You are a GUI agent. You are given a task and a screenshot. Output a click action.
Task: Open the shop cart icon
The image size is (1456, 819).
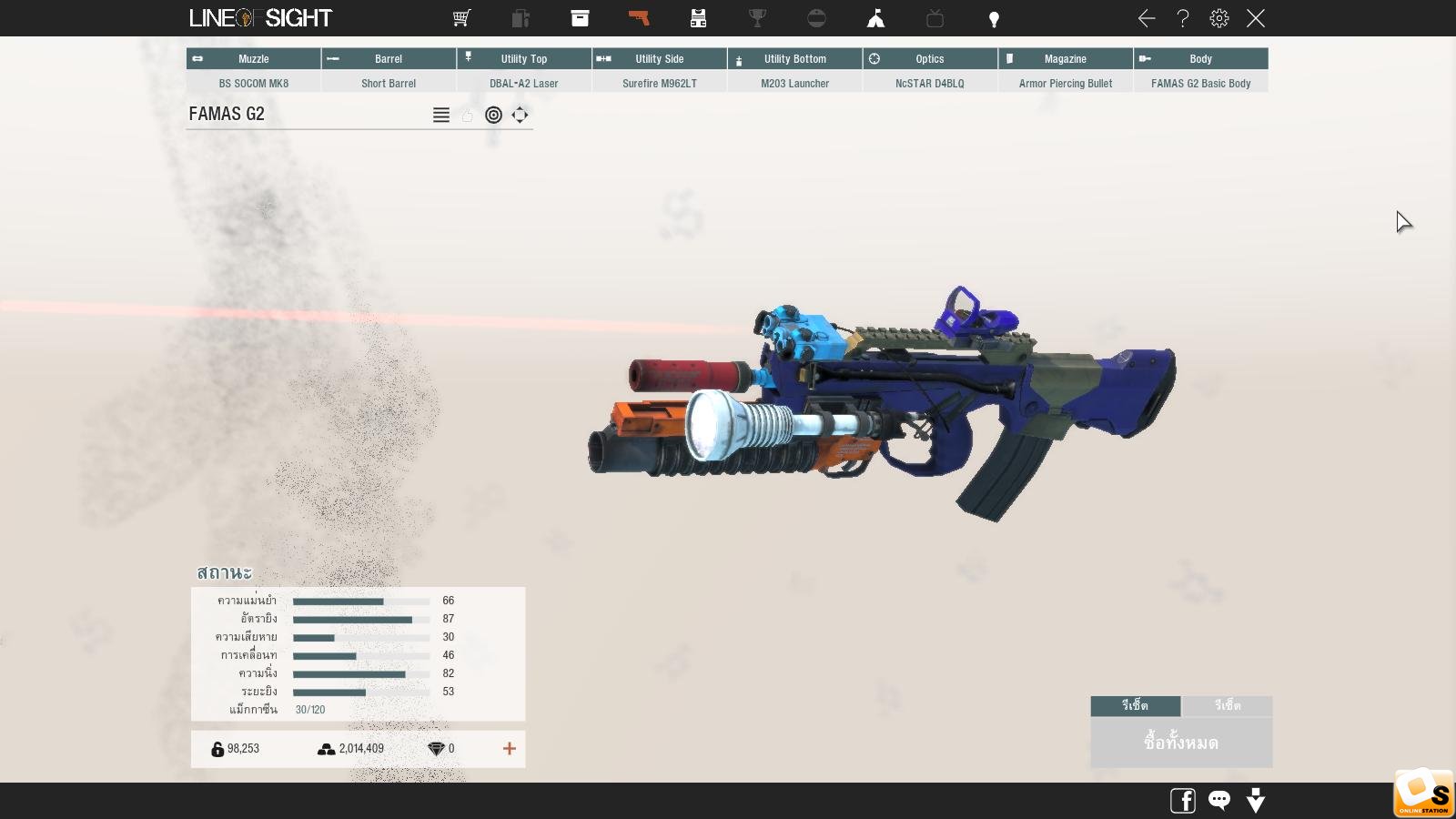(461, 18)
